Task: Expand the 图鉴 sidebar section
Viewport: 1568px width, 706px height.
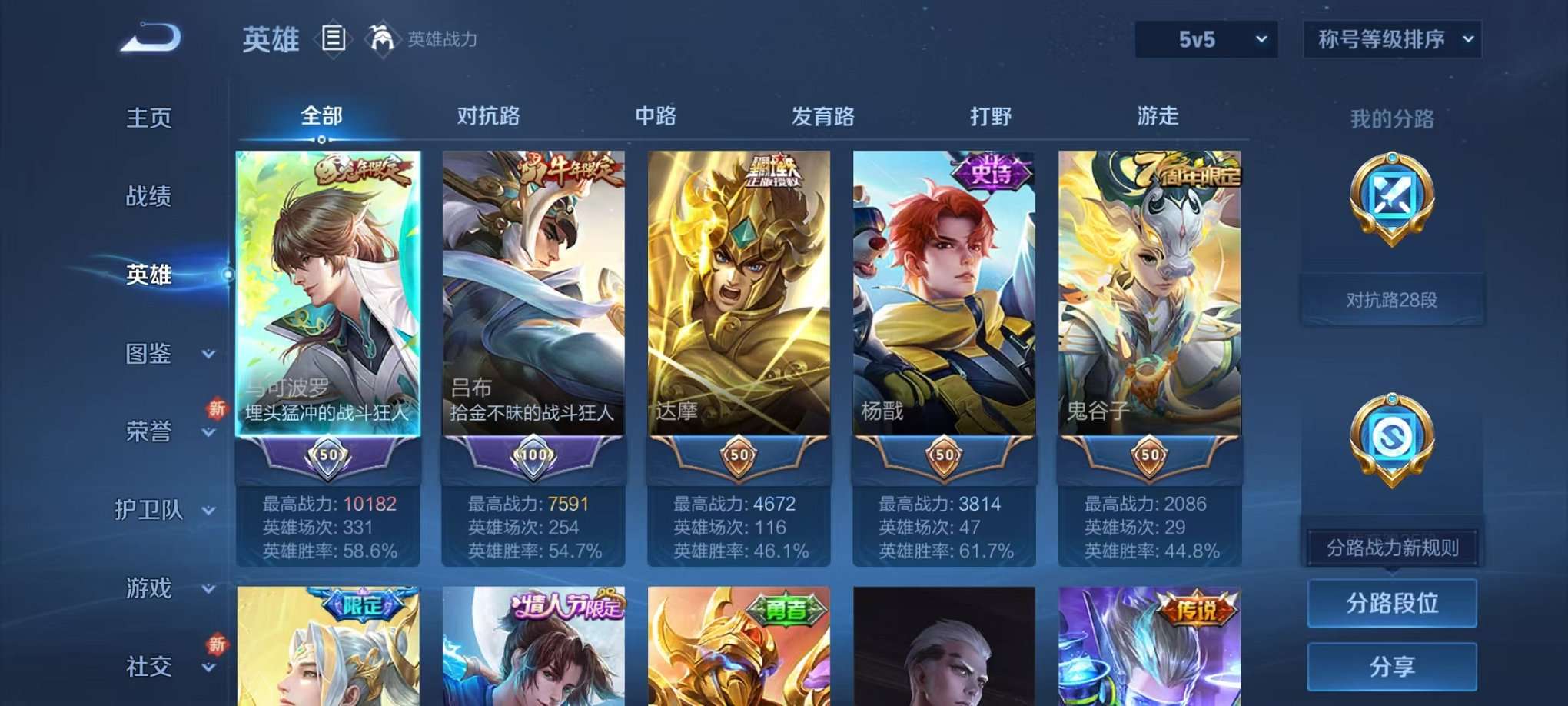Action: [x=151, y=355]
